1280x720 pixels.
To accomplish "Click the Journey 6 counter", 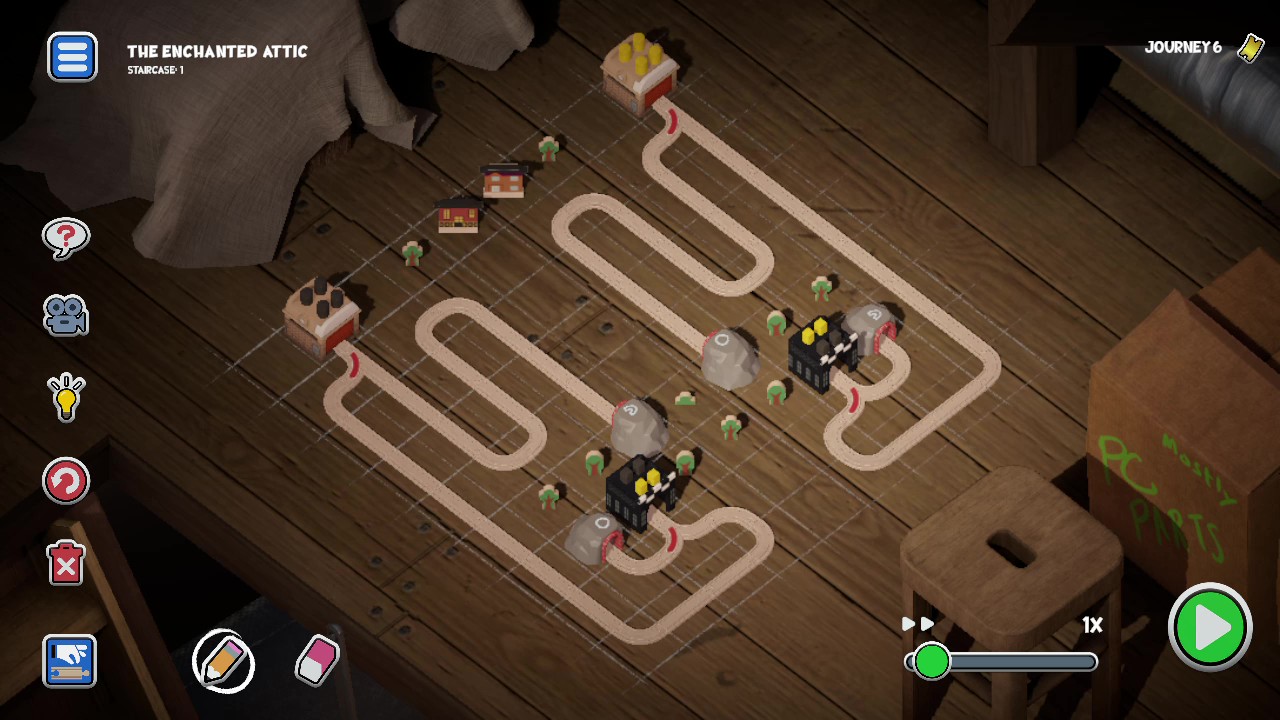I will click(x=1183, y=47).
